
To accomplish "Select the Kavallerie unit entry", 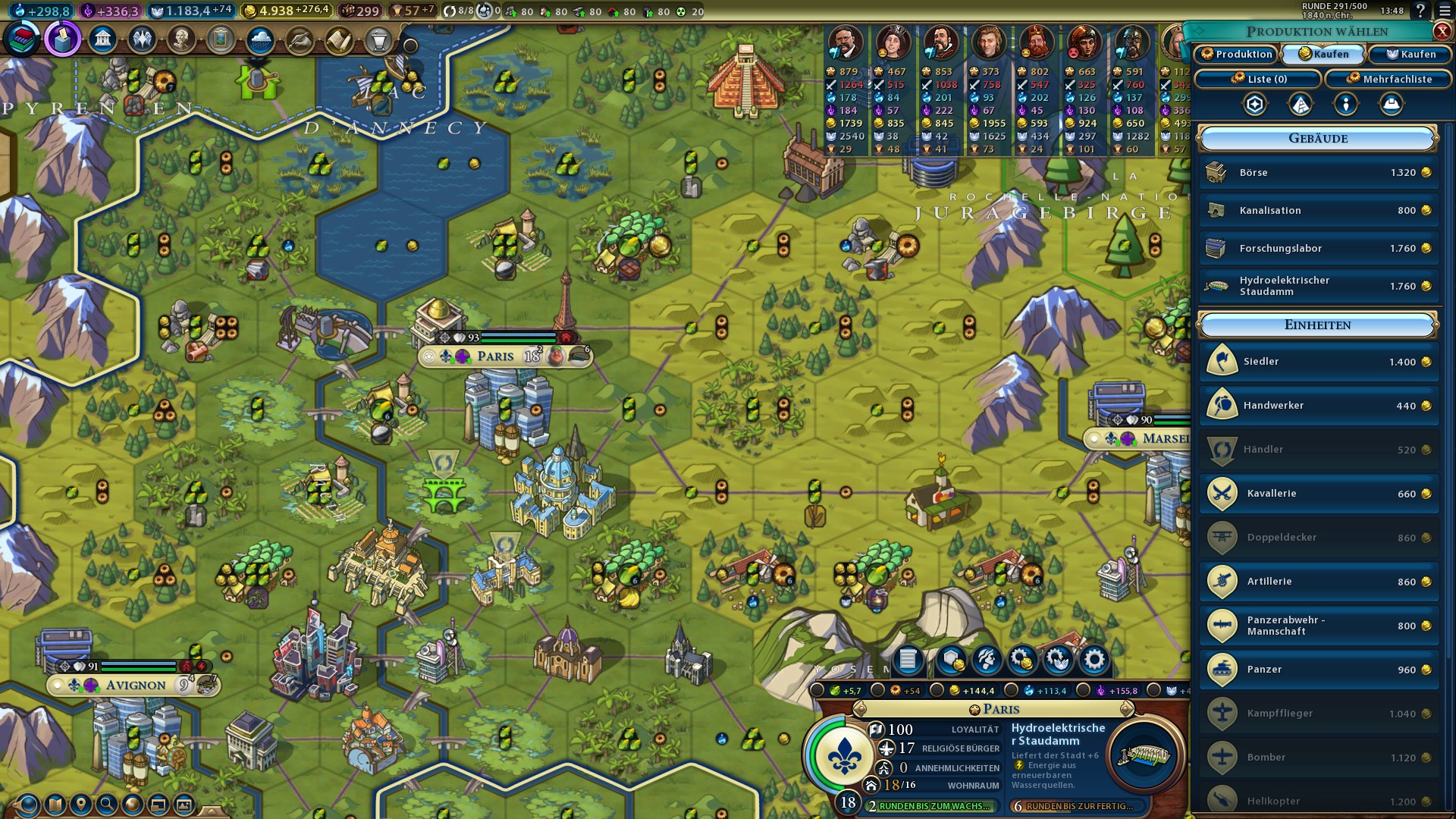I will tap(1319, 494).
